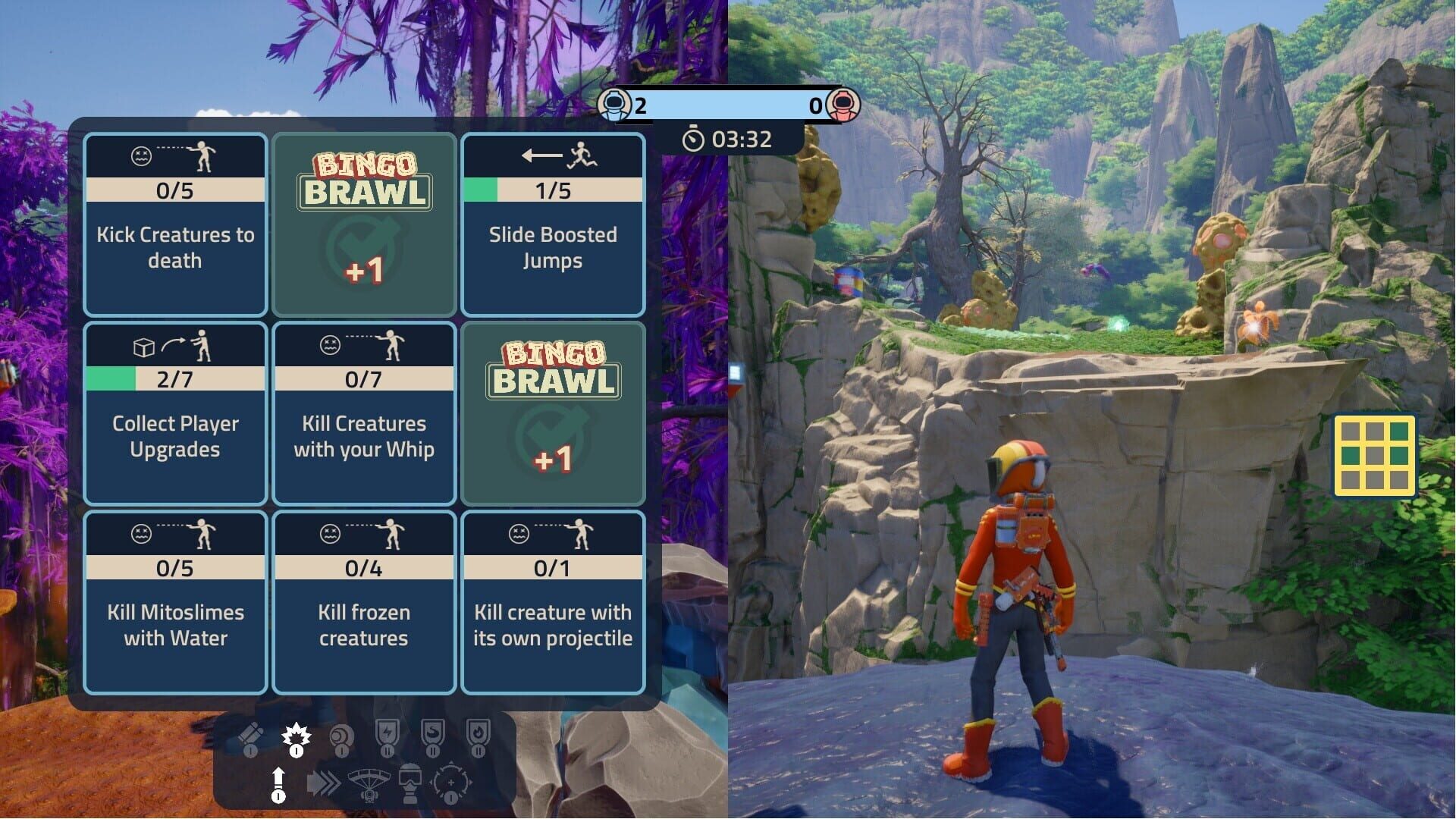Click the stopwatch timer icon
This screenshot has width=1456, height=819.
(695, 139)
